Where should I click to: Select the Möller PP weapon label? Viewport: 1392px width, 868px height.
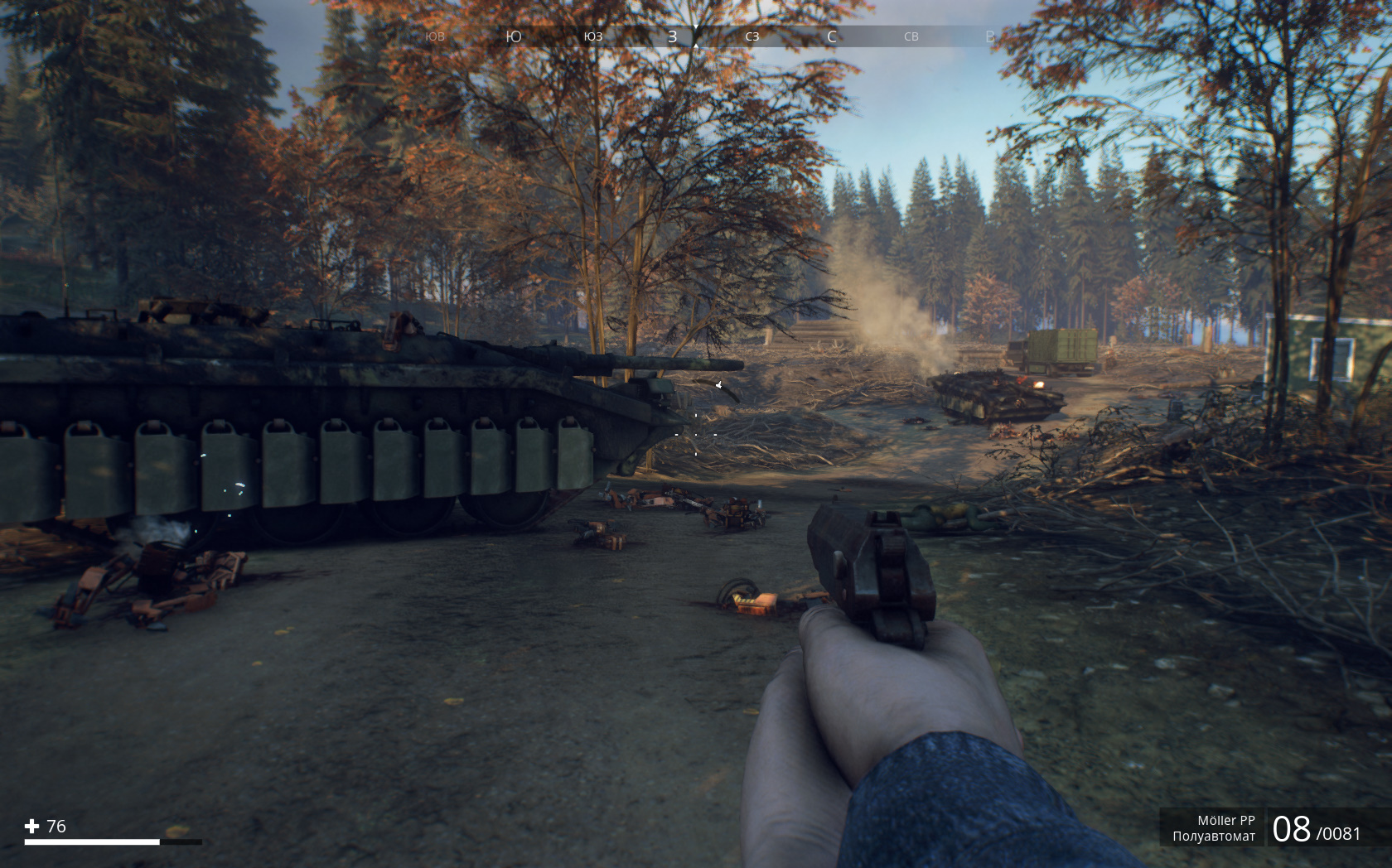(1225, 820)
